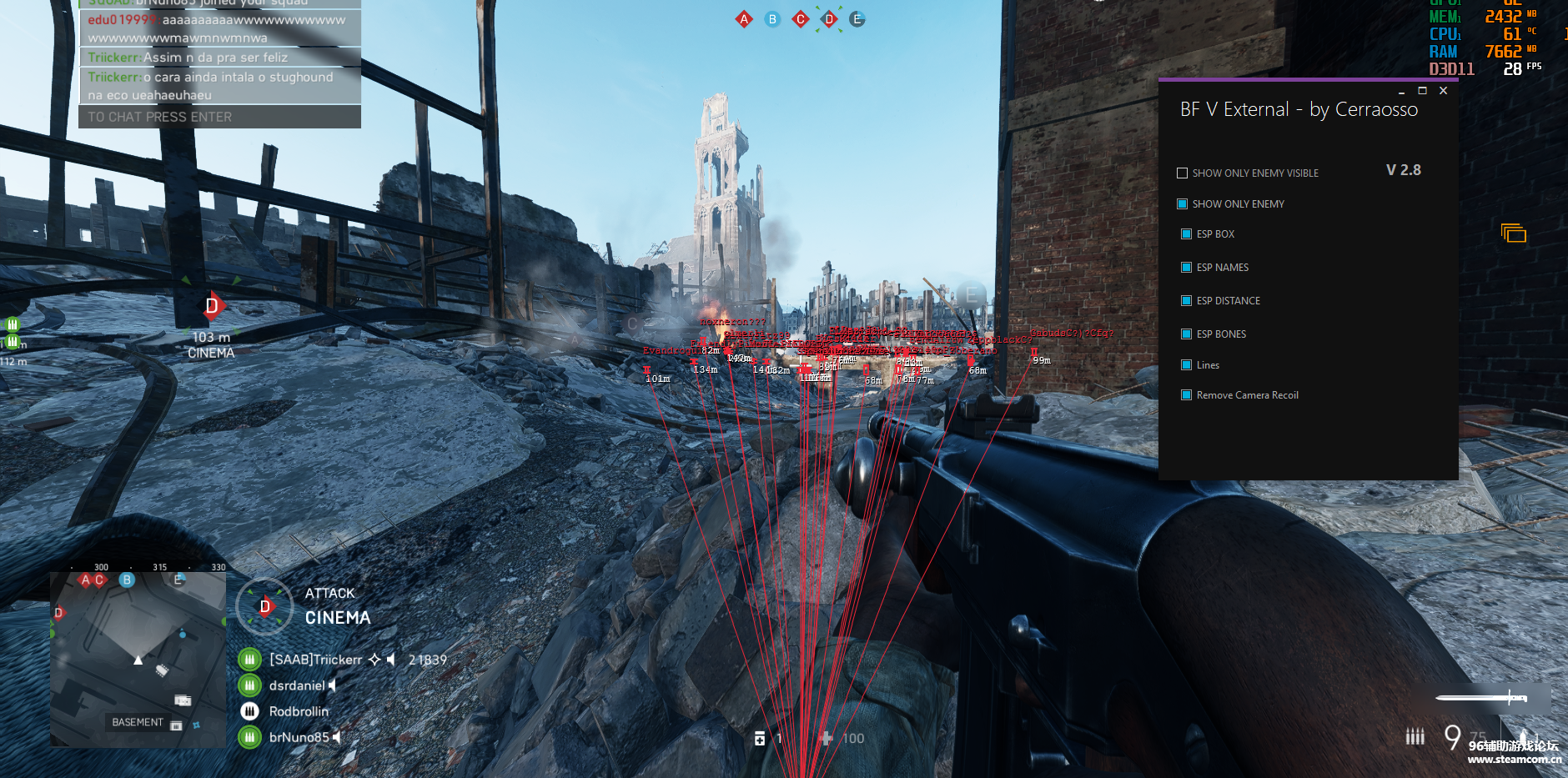Close the BF V External overlay window
Screen dimensions: 1568x778
click(1443, 91)
